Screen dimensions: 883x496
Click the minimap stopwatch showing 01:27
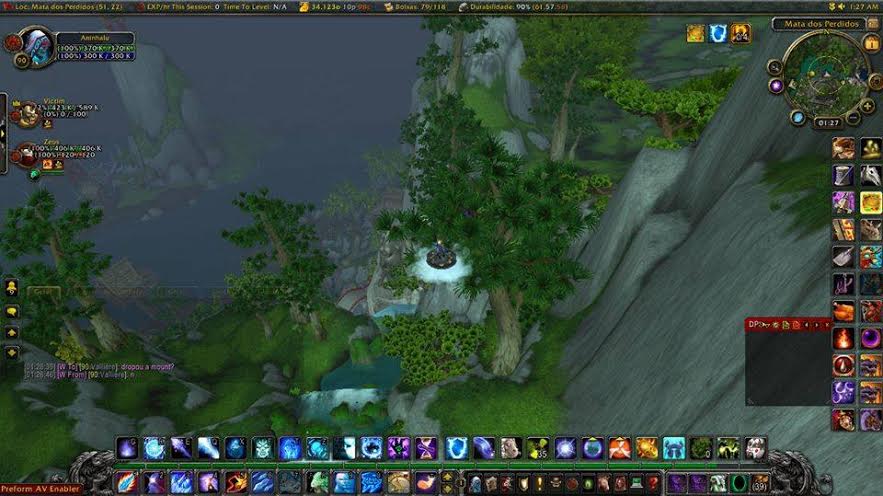827,123
